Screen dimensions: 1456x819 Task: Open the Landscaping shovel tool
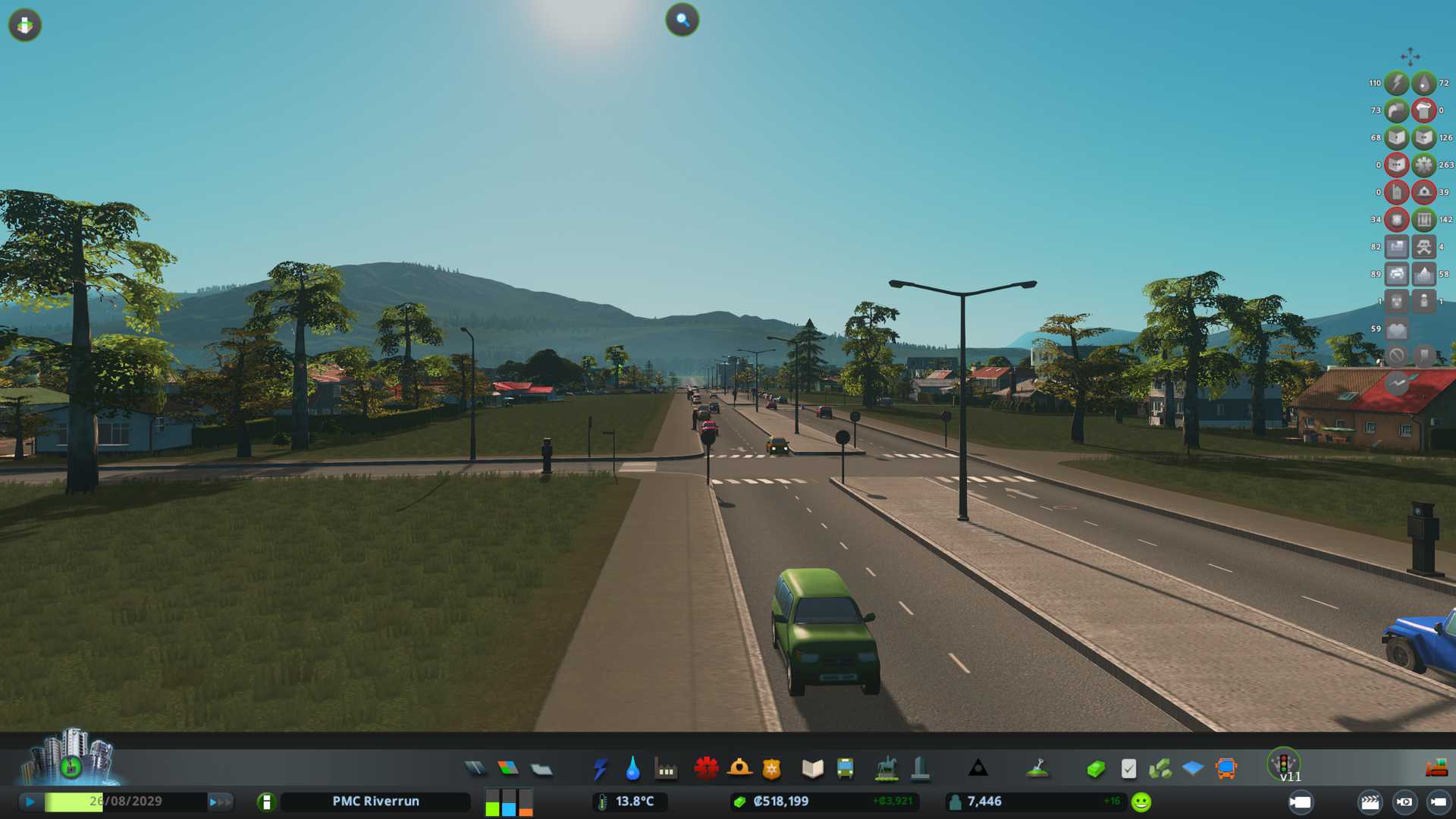(x=1037, y=769)
